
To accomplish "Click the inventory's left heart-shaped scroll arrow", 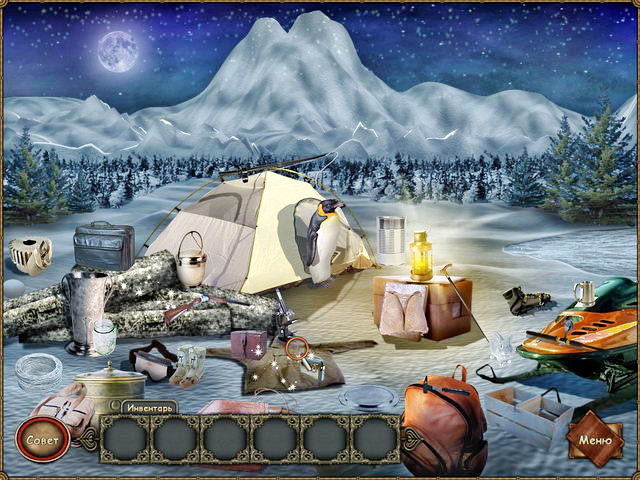I will tap(88, 439).
